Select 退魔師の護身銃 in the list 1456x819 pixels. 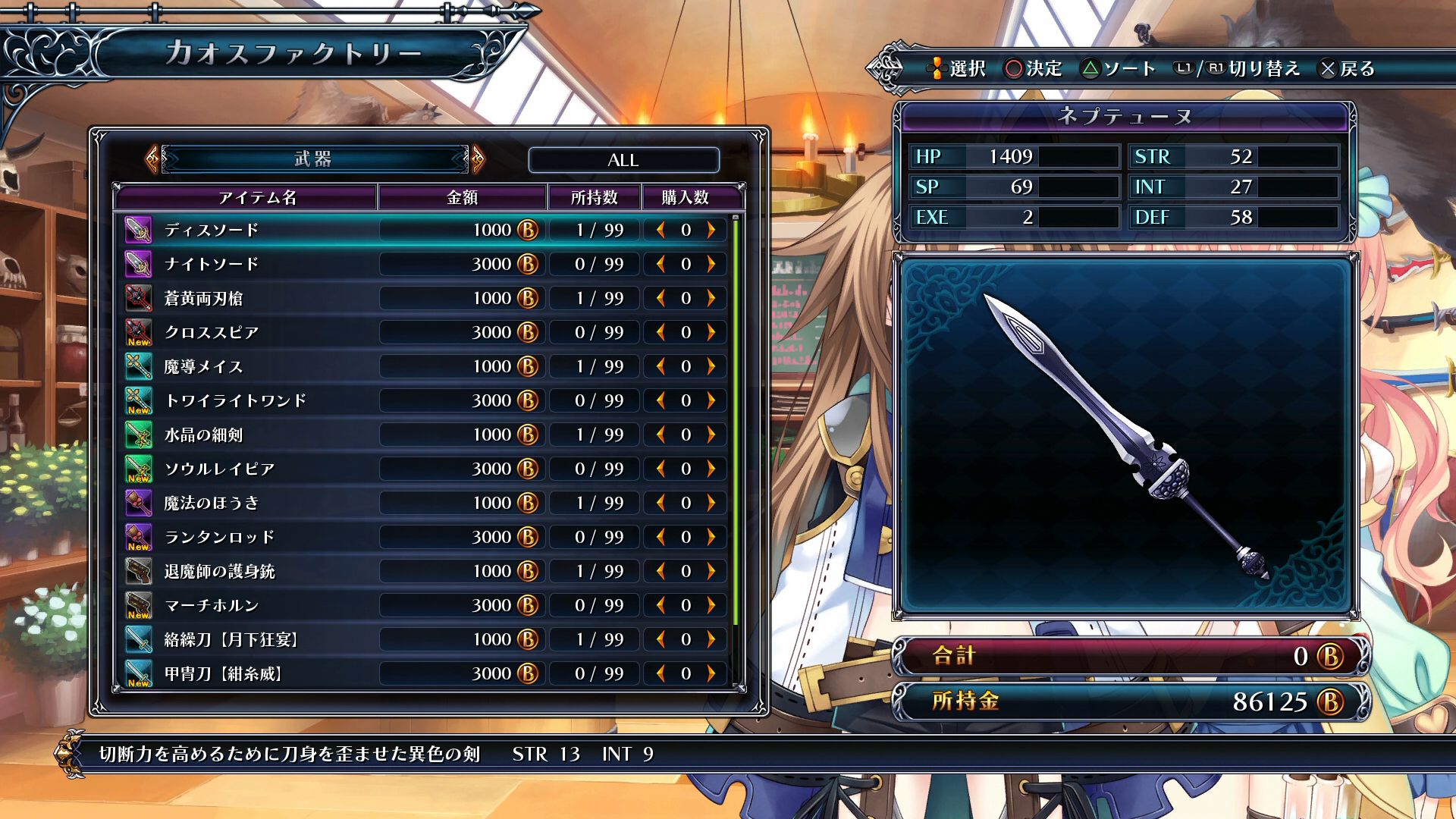point(219,571)
